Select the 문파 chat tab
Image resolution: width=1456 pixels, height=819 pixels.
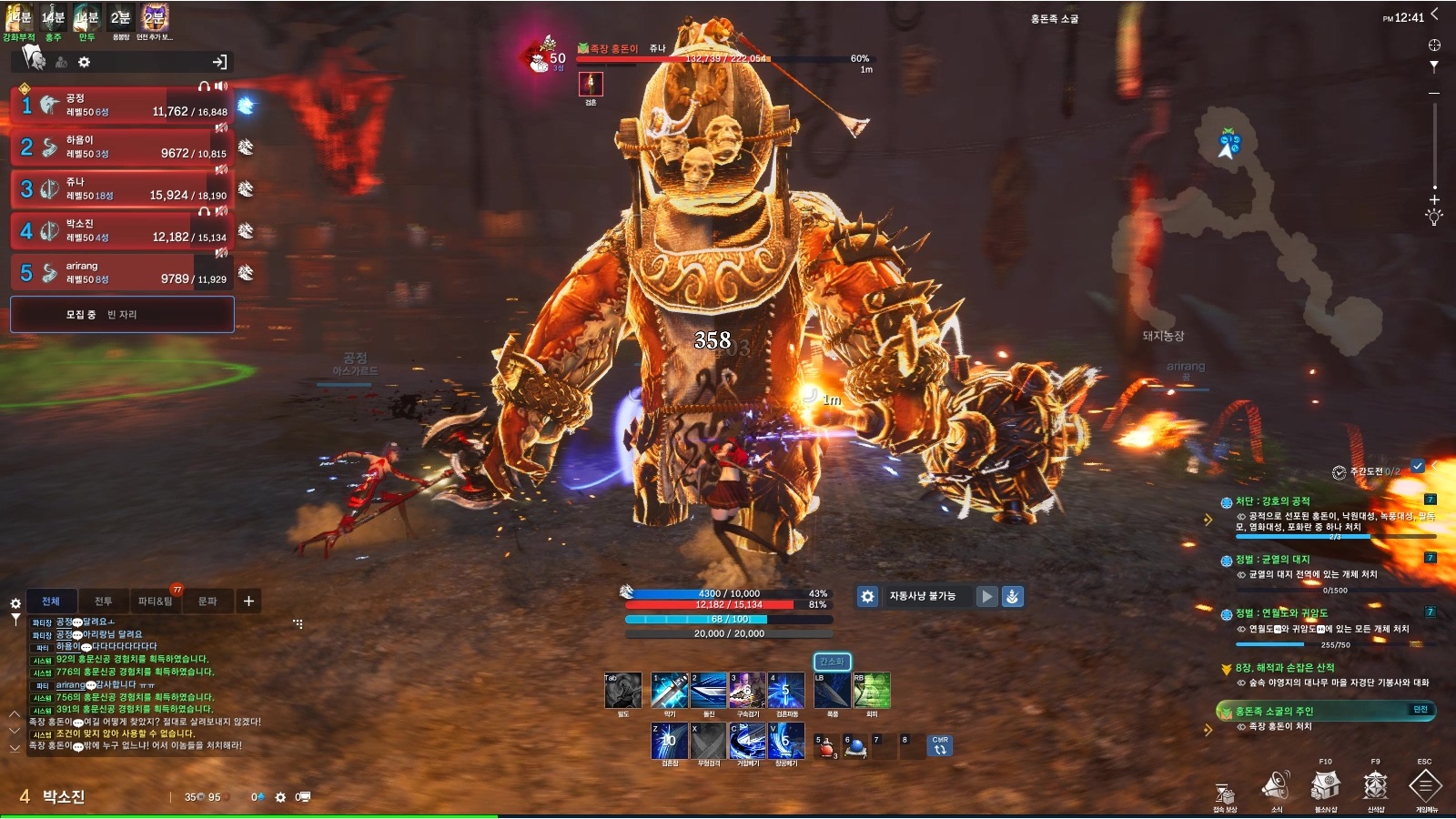(x=207, y=602)
